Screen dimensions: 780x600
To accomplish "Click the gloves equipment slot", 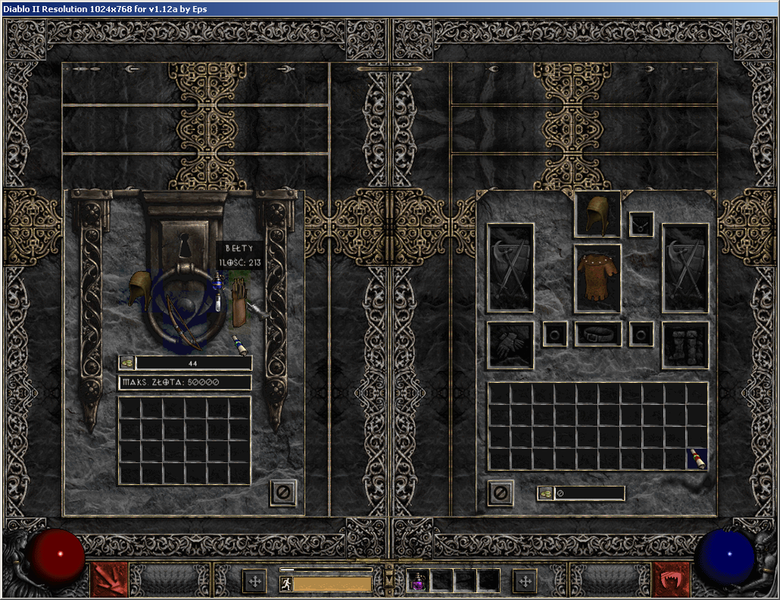I will click(510, 344).
